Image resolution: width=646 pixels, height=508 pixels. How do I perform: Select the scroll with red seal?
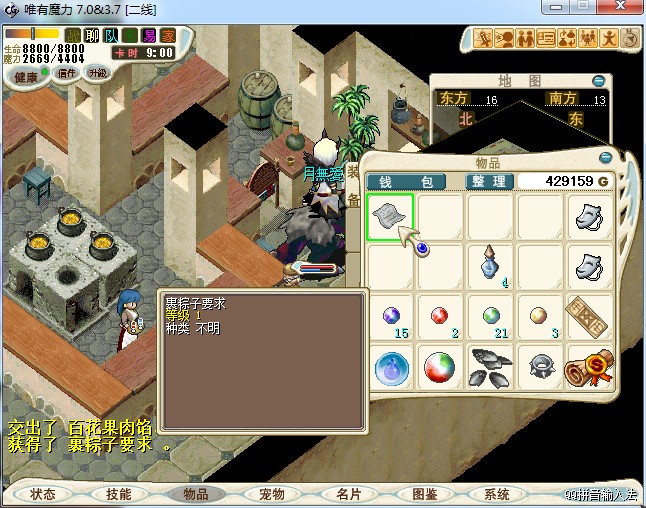click(589, 367)
